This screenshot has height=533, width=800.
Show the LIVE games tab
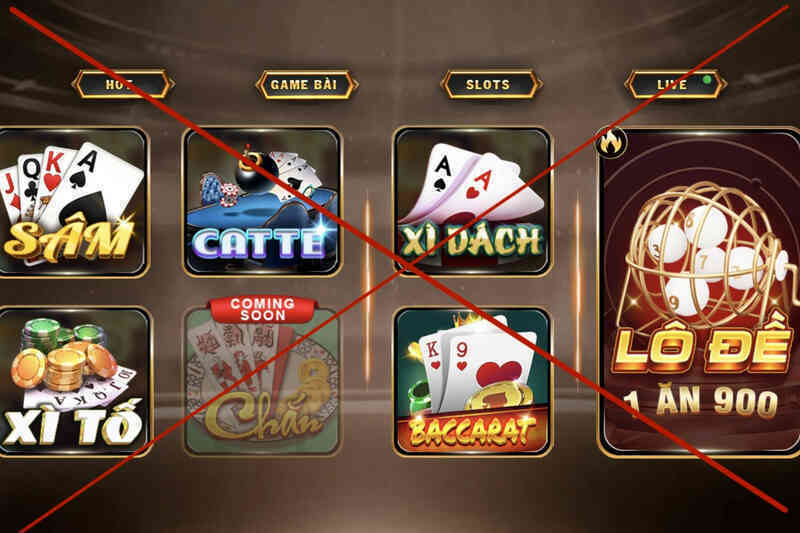point(674,85)
